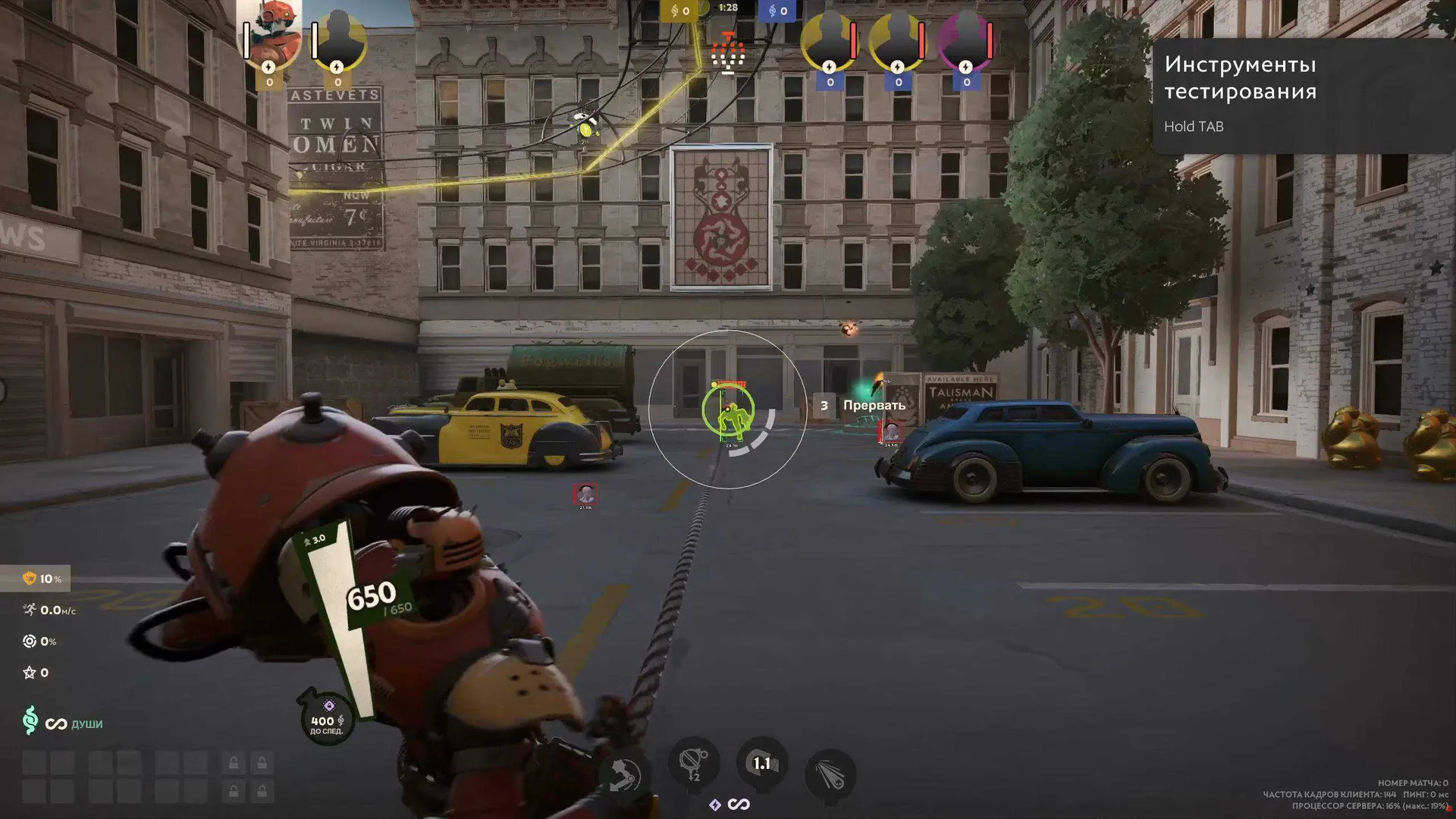Select the Hook ability on cooldown
Viewport: 1456px width, 819px height.
click(761, 763)
